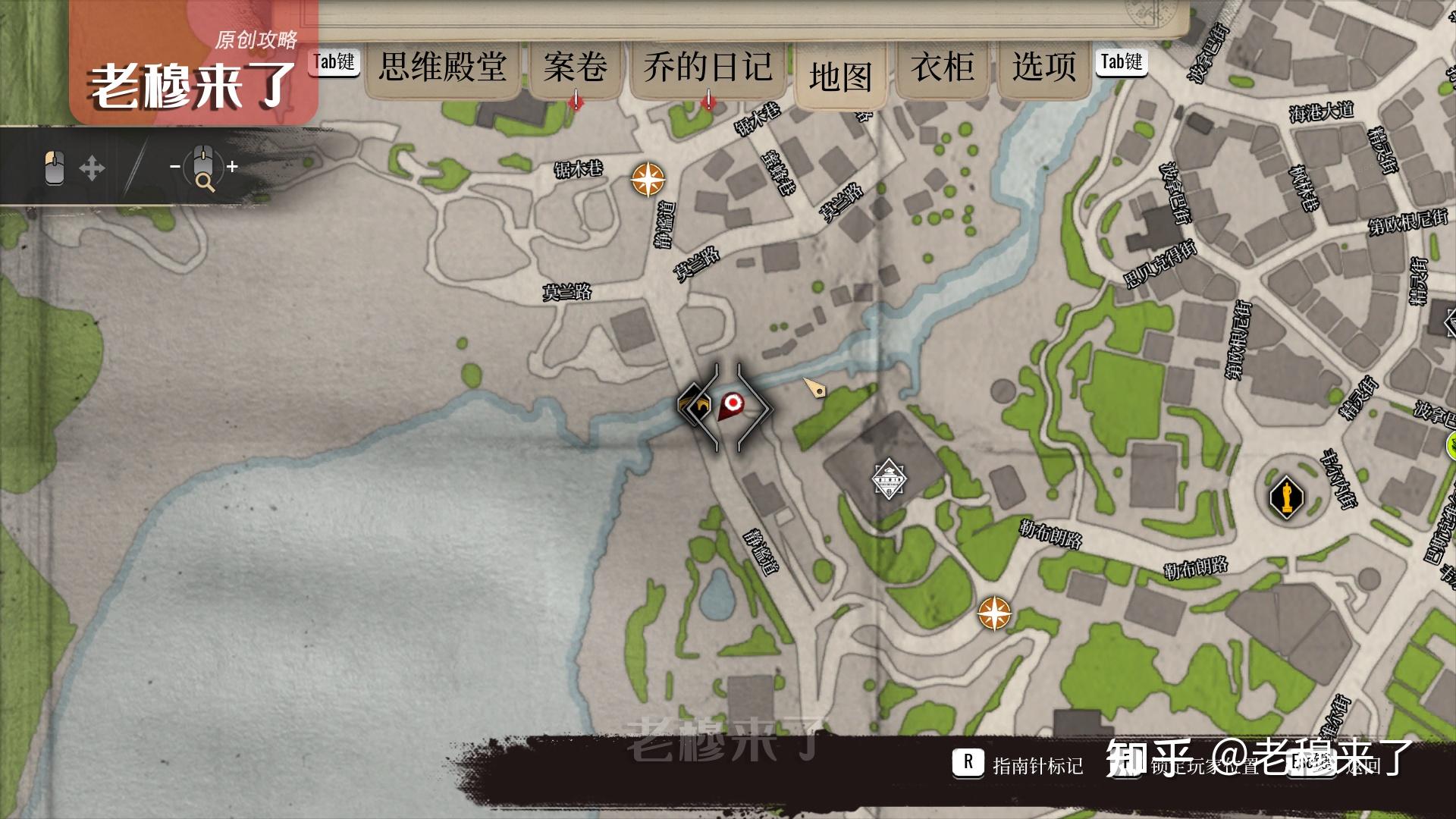Open 乔的日记 tab

point(708,67)
